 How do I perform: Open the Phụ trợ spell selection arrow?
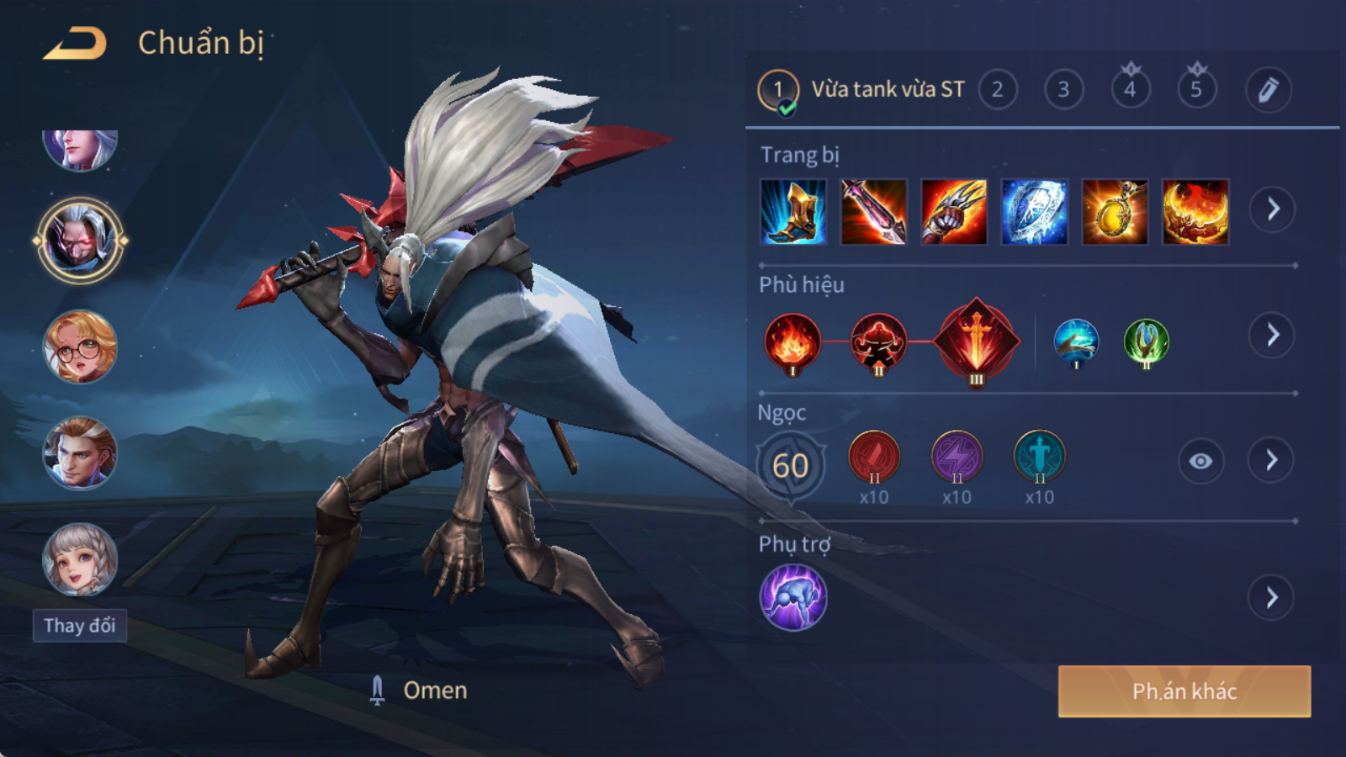pos(1272,598)
